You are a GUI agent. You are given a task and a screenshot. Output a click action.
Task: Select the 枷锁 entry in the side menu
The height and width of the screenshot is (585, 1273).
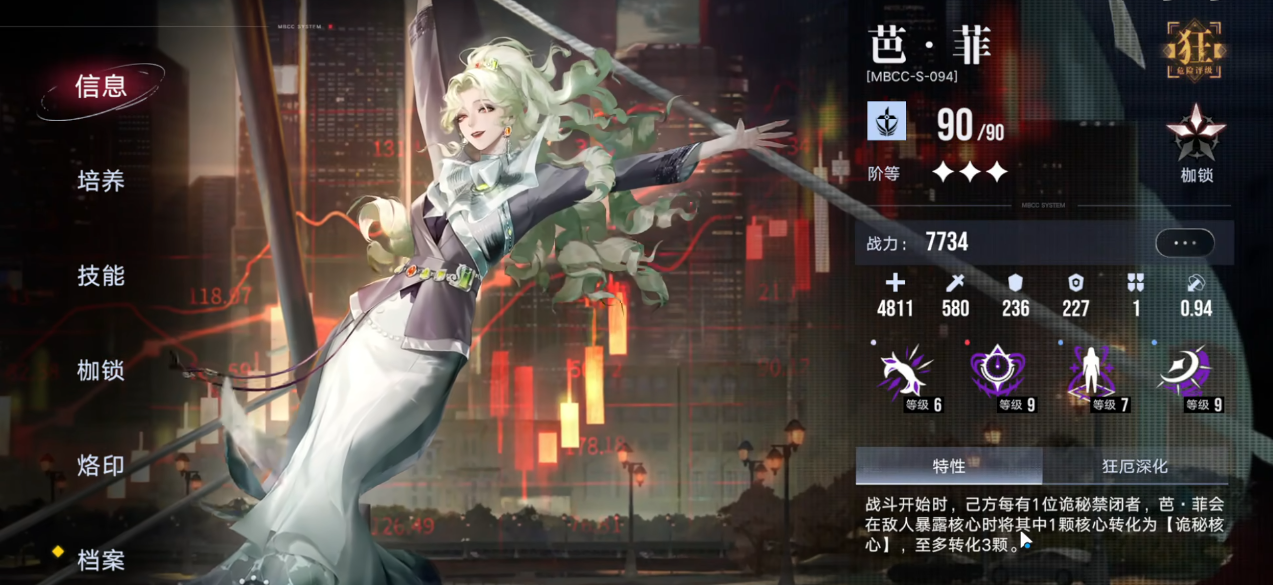pos(101,370)
